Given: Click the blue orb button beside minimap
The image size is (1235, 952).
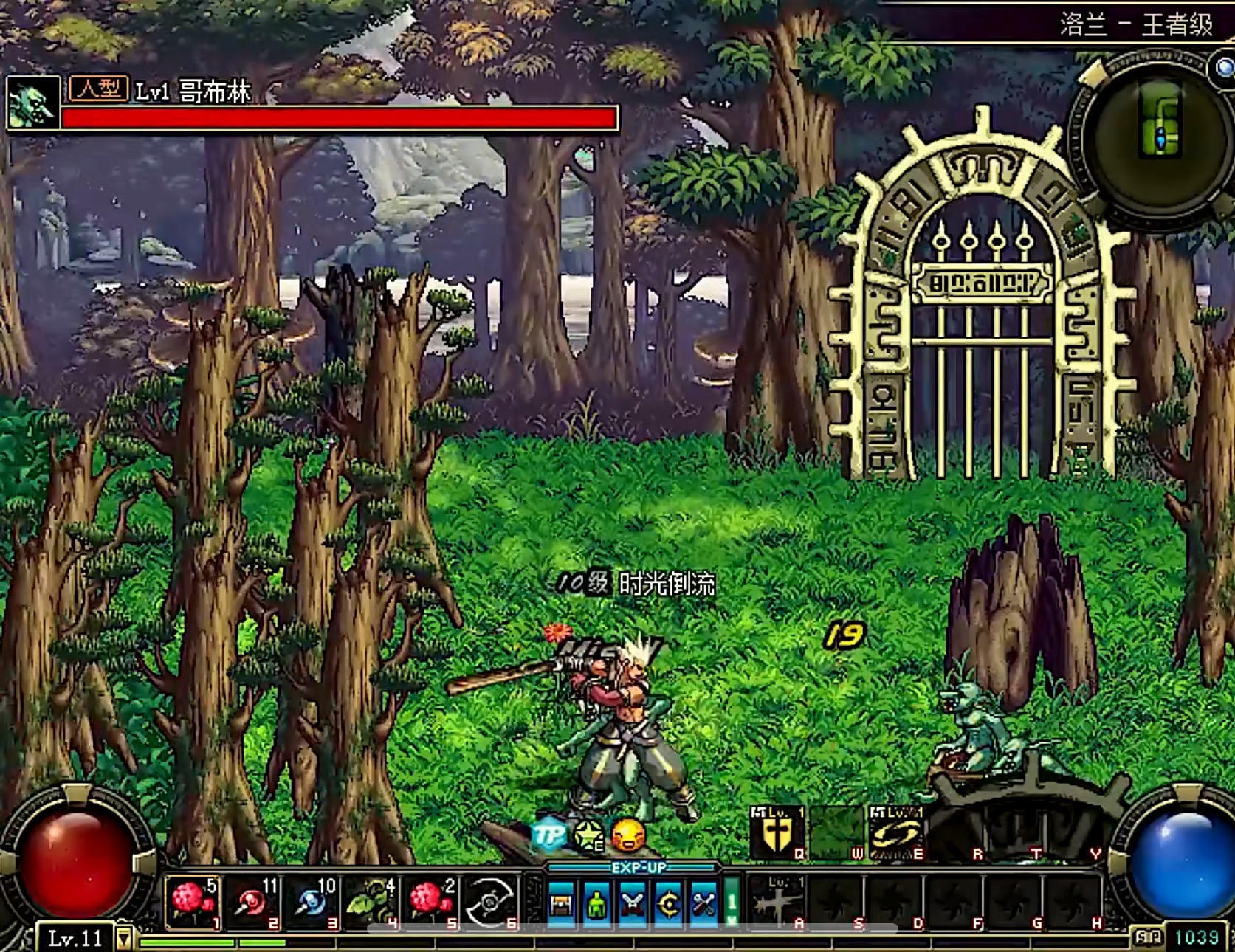Looking at the screenshot, I should 1225,69.
